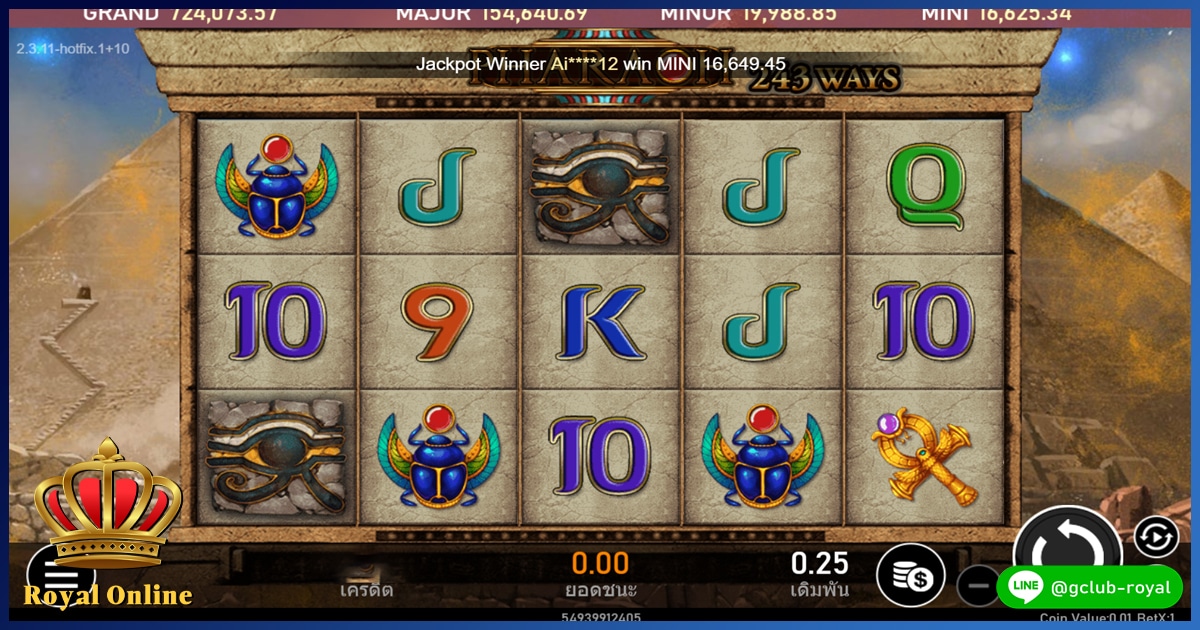Open the @gclub-royal LINE contact link
The image size is (1200, 630).
tap(1089, 587)
